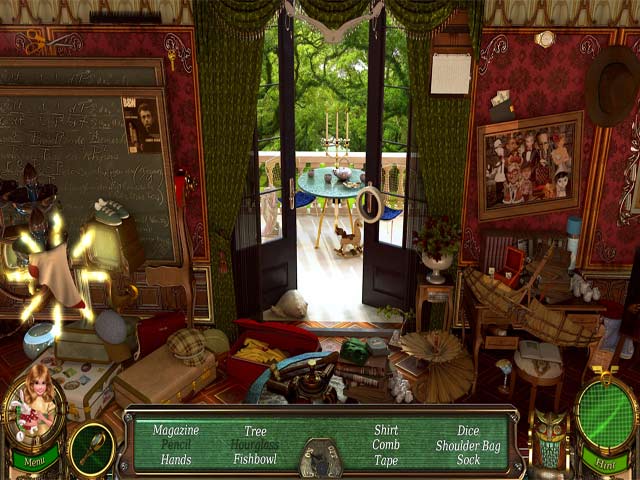Viewport: 640px width, 480px height.
Task: Select the Tape list entry
Action: [385, 460]
